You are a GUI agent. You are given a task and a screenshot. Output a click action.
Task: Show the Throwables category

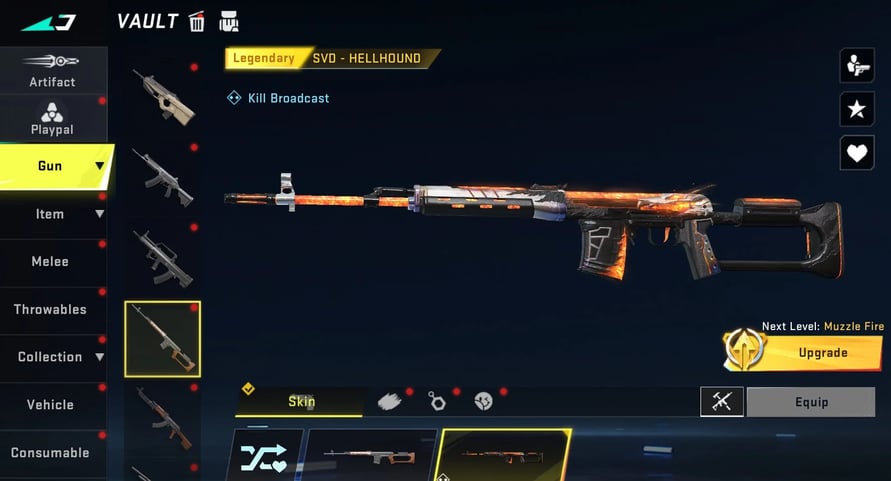point(50,309)
